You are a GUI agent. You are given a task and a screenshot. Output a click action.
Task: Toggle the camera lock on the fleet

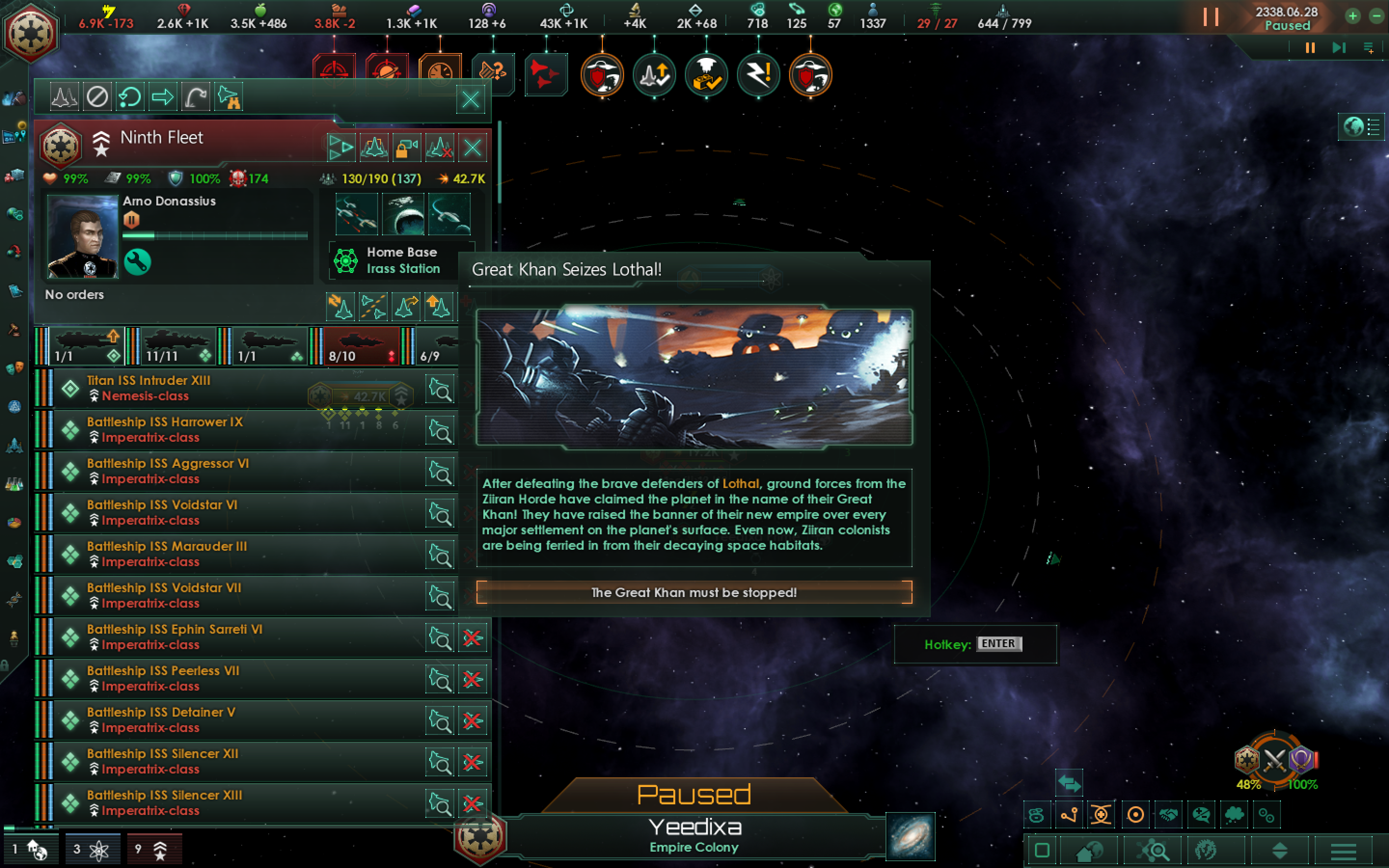click(x=408, y=148)
